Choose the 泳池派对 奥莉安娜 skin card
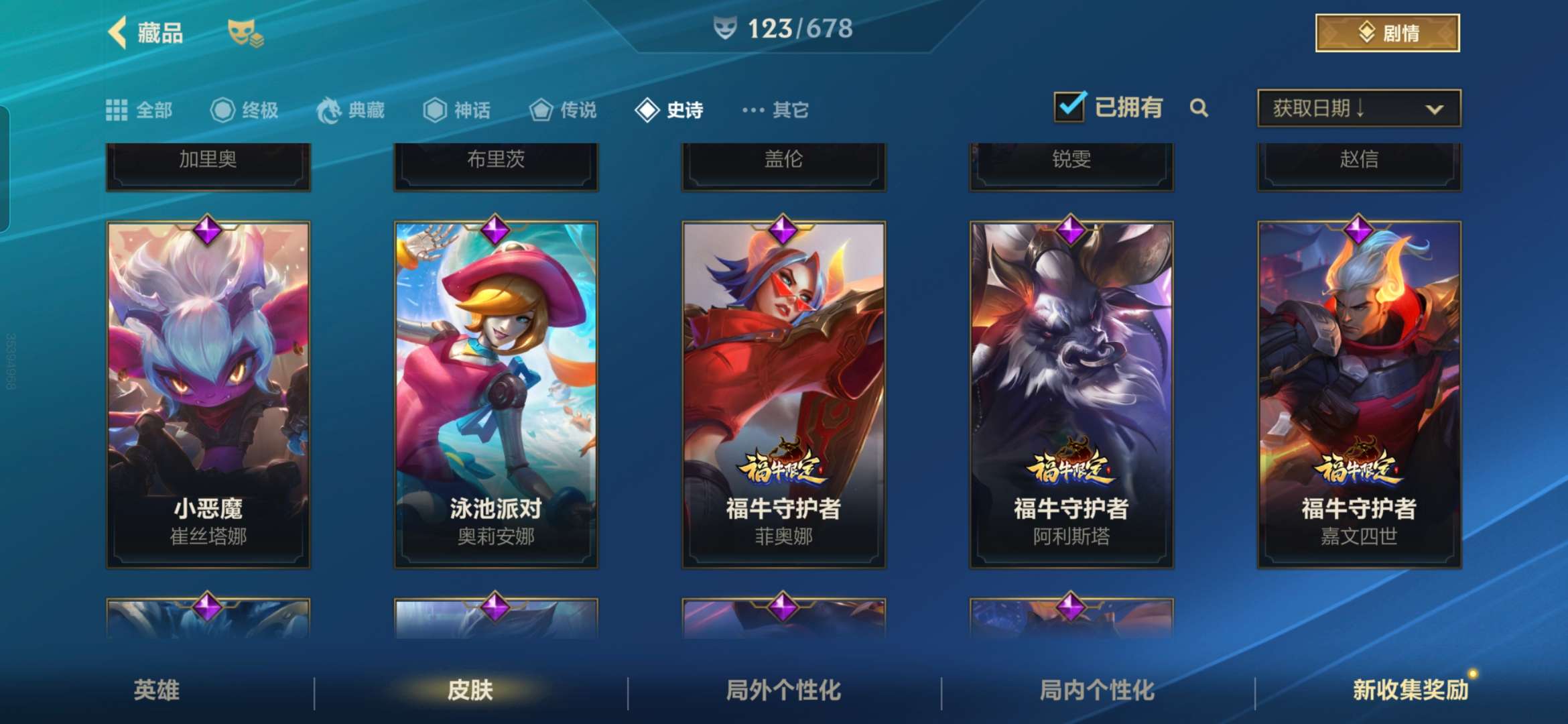This screenshot has height=724, width=1568. [496, 394]
